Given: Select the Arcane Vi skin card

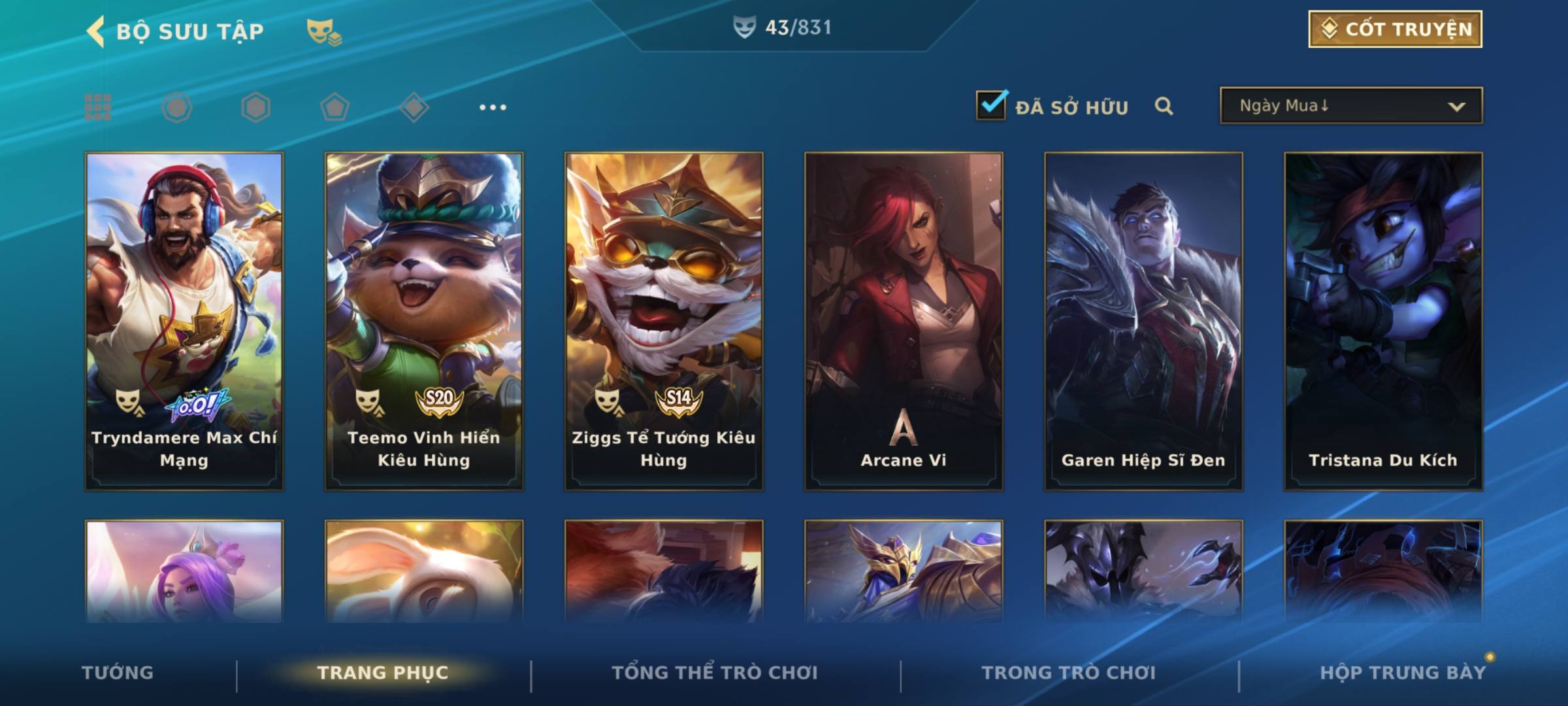Looking at the screenshot, I should tap(904, 320).
